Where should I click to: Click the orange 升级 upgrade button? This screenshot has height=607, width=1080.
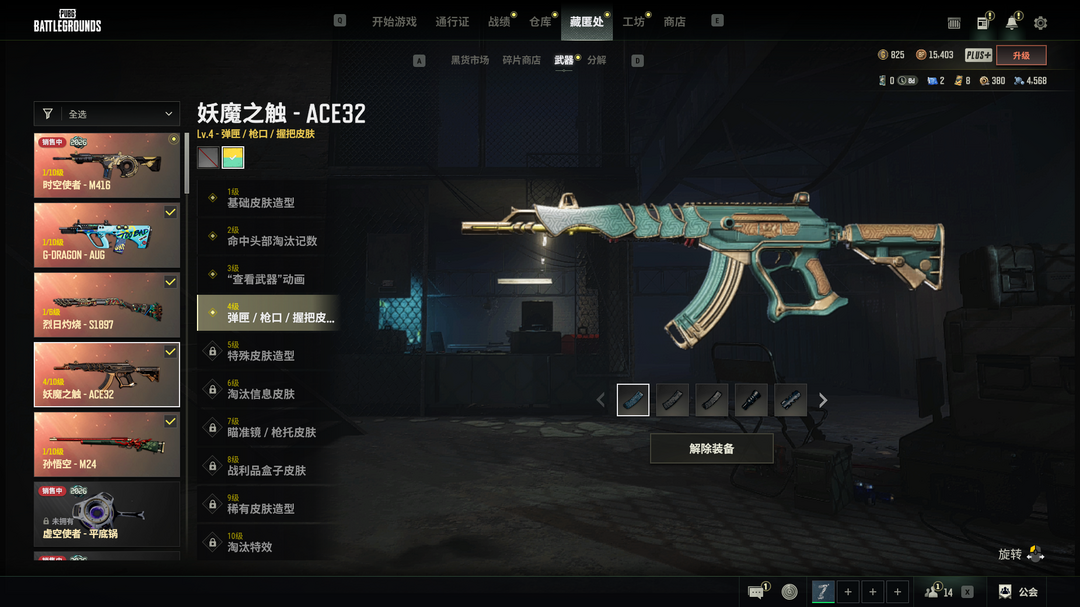pyautogui.click(x=1021, y=55)
